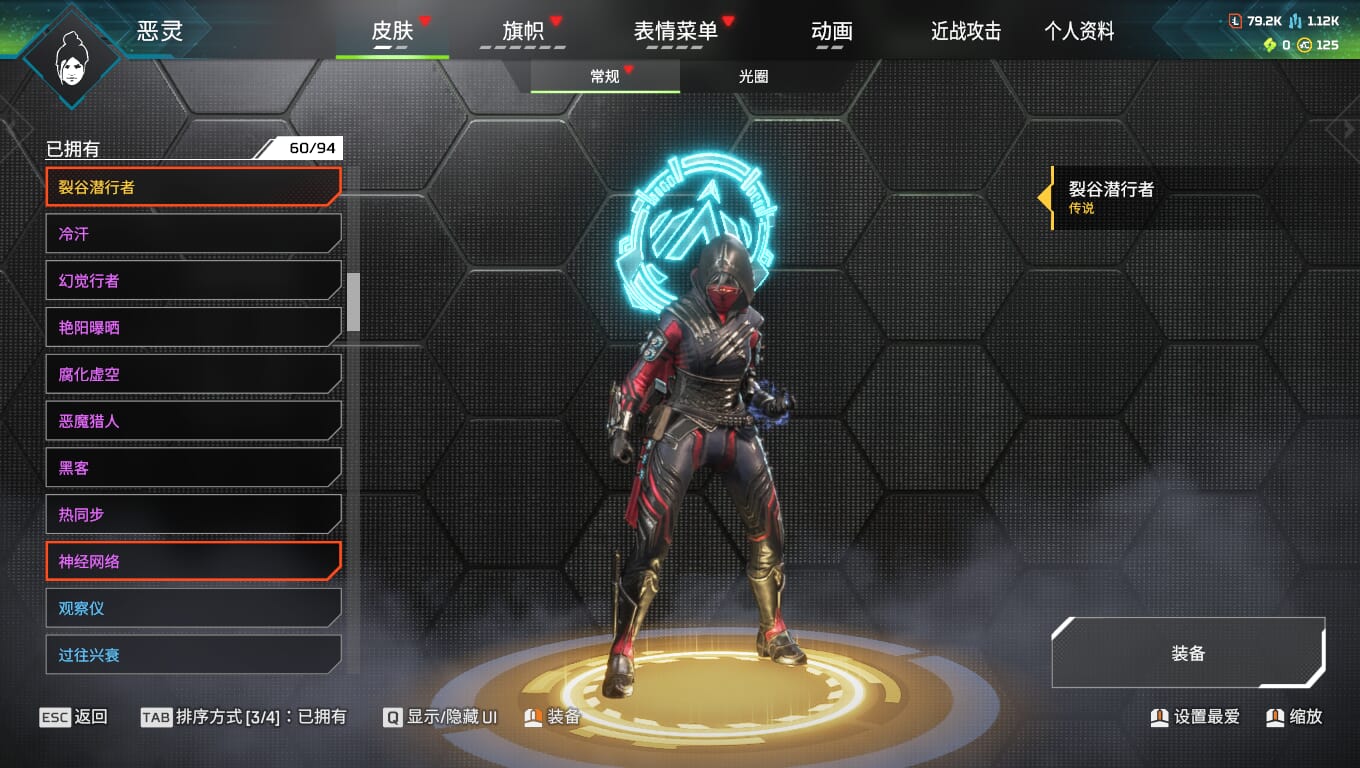Choose the 冷汗 skin
The height and width of the screenshot is (768, 1360).
(193, 233)
